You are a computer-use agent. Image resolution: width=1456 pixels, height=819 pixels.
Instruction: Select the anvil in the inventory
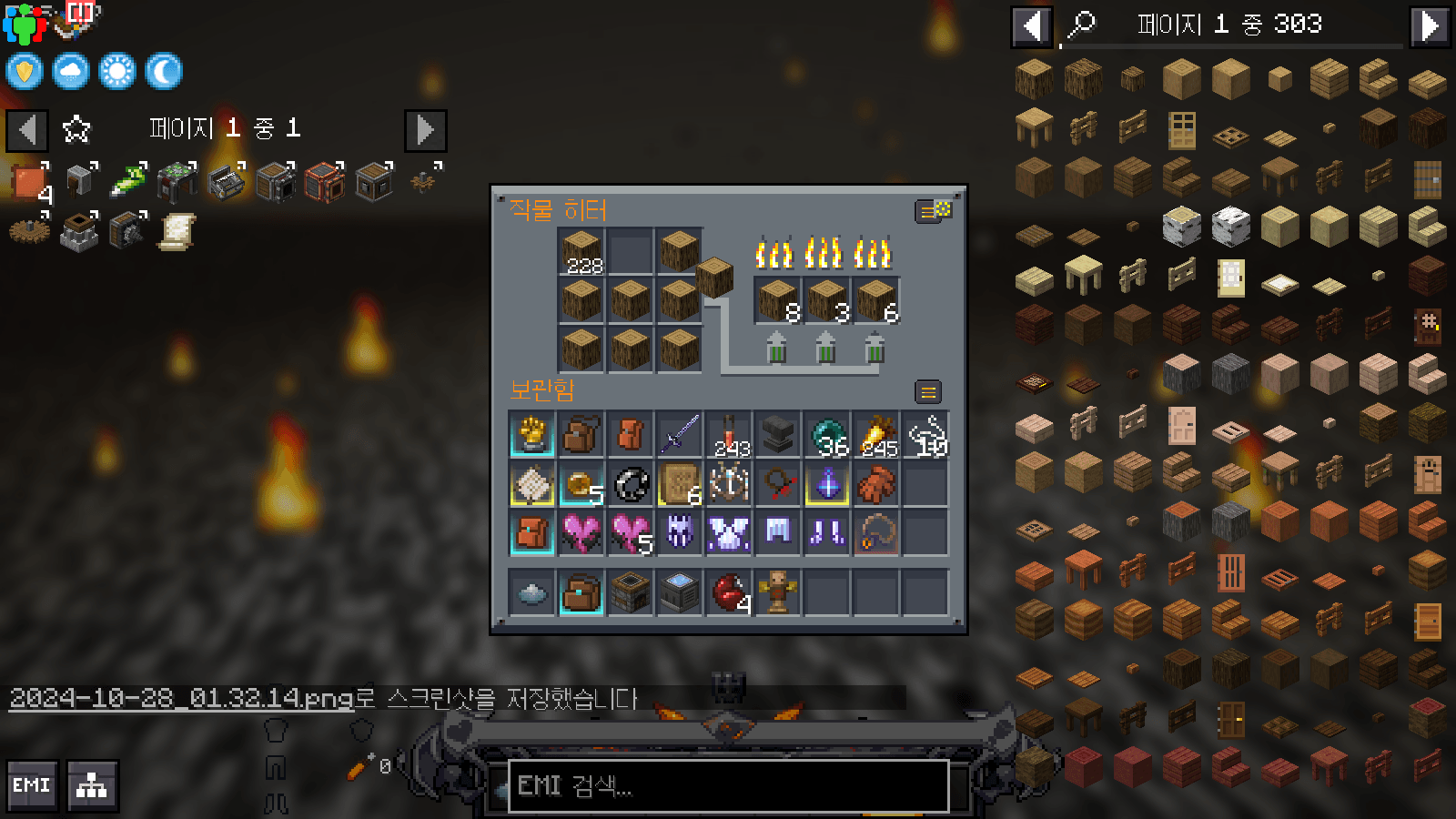[x=778, y=435]
